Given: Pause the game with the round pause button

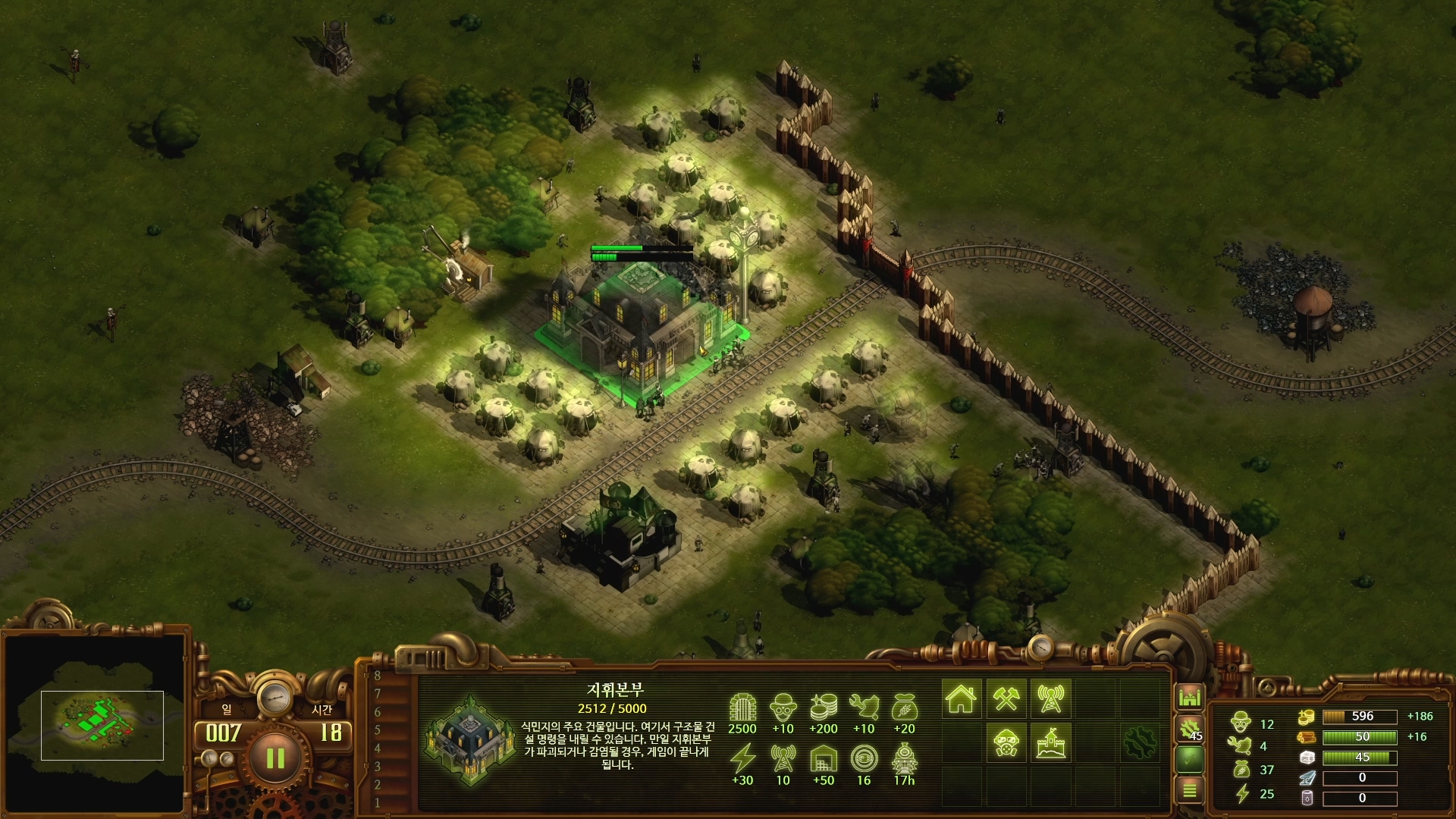Looking at the screenshot, I should 275,758.
